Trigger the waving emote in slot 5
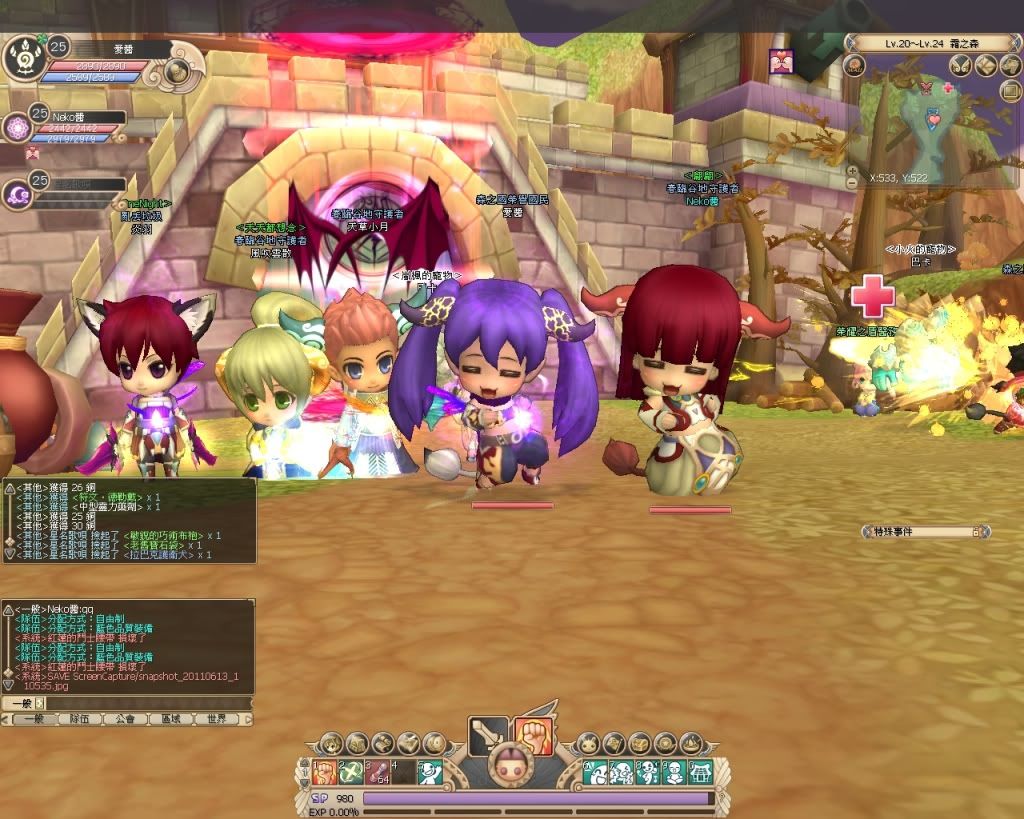 coord(429,772)
